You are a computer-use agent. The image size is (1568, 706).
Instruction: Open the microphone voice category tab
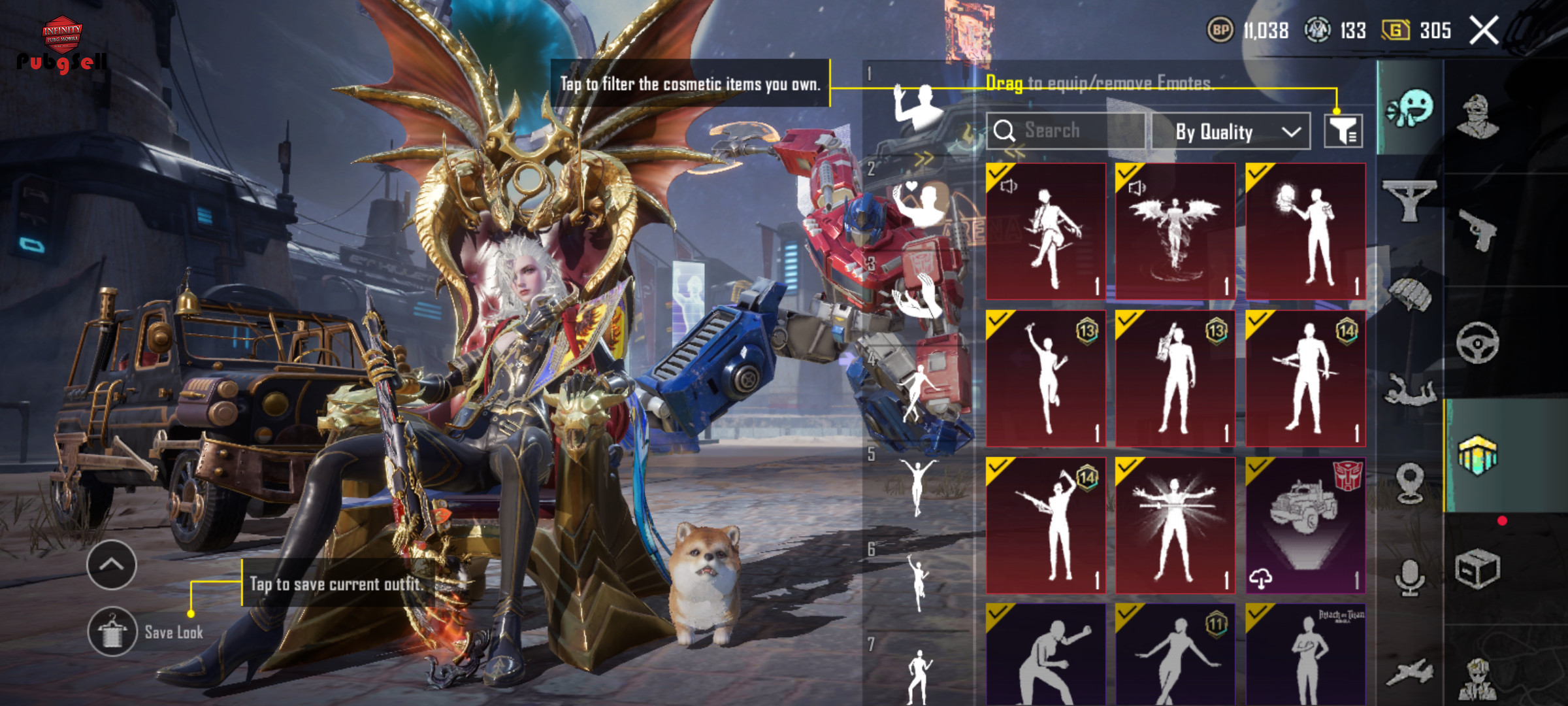tap(1409, 577)
